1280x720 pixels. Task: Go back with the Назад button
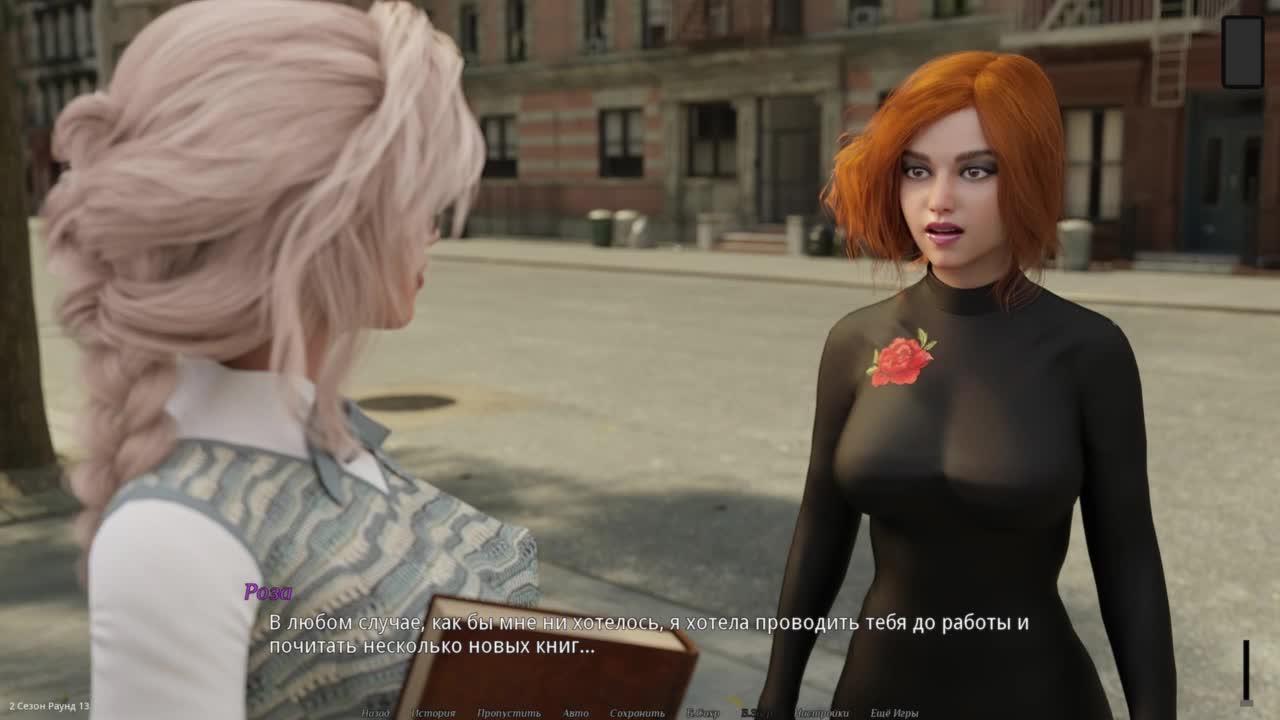point(375,713)
